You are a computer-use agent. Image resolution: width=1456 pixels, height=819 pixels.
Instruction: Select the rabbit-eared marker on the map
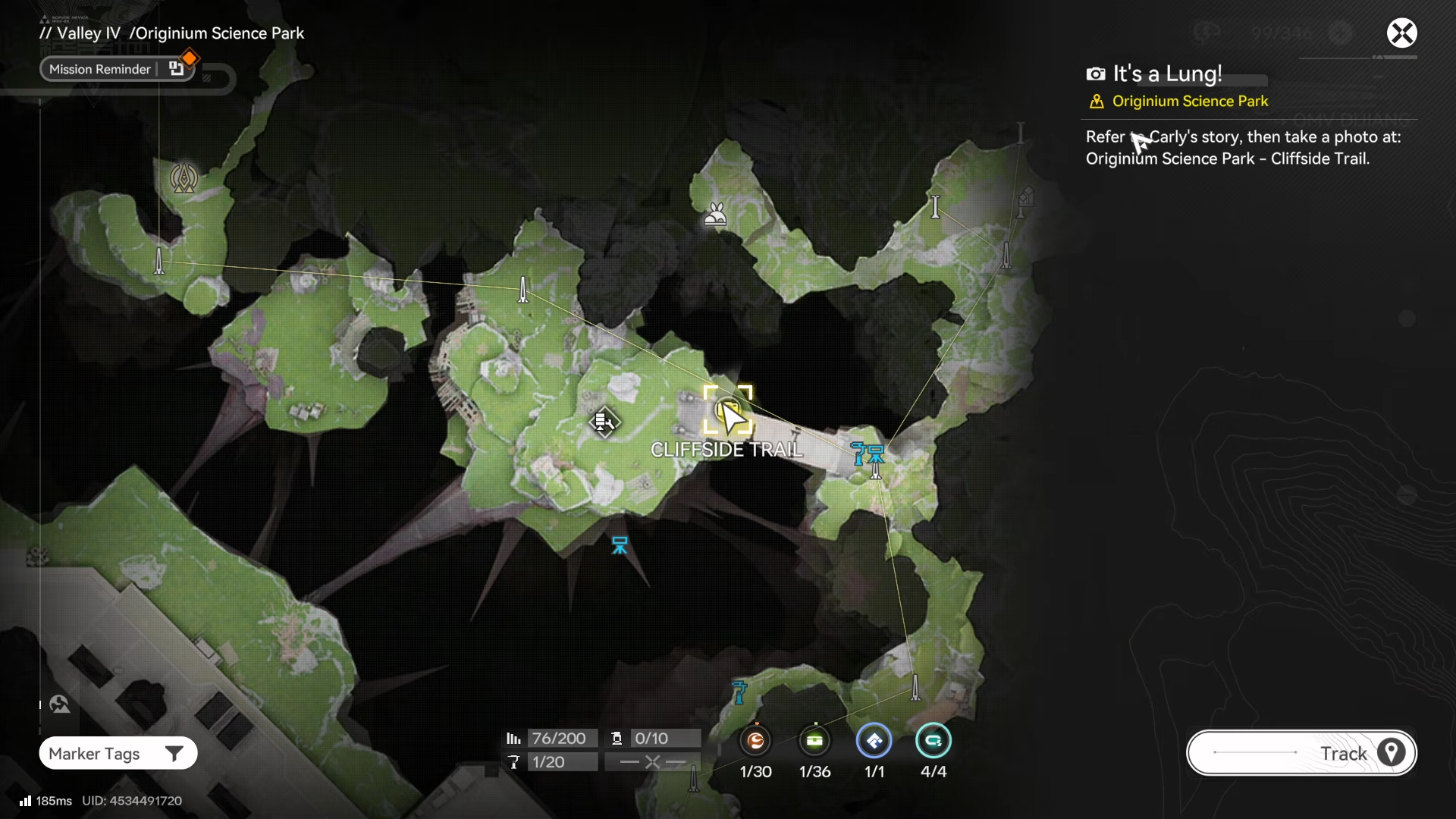pos(715,216)
